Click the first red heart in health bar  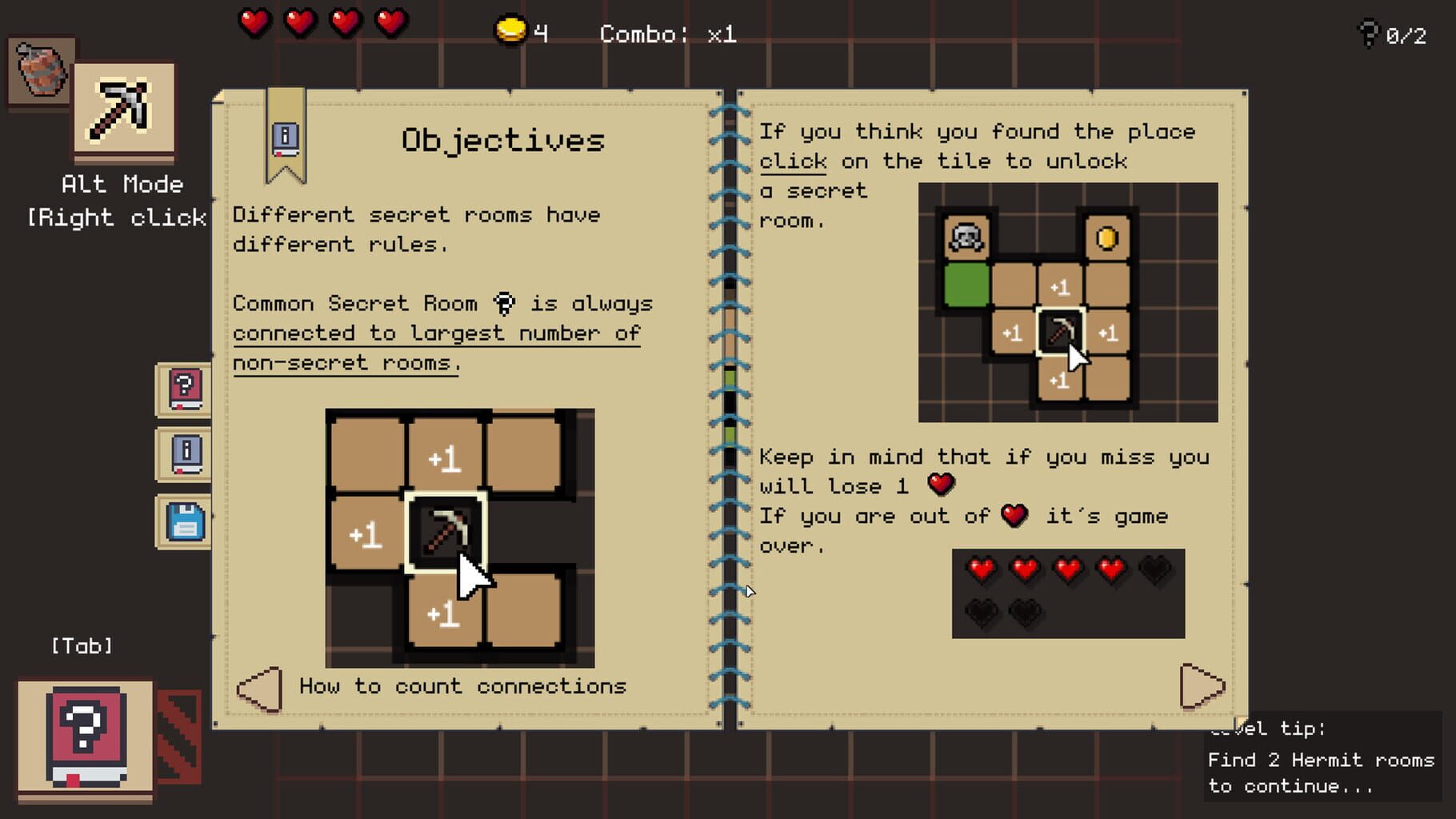[254, 22]
